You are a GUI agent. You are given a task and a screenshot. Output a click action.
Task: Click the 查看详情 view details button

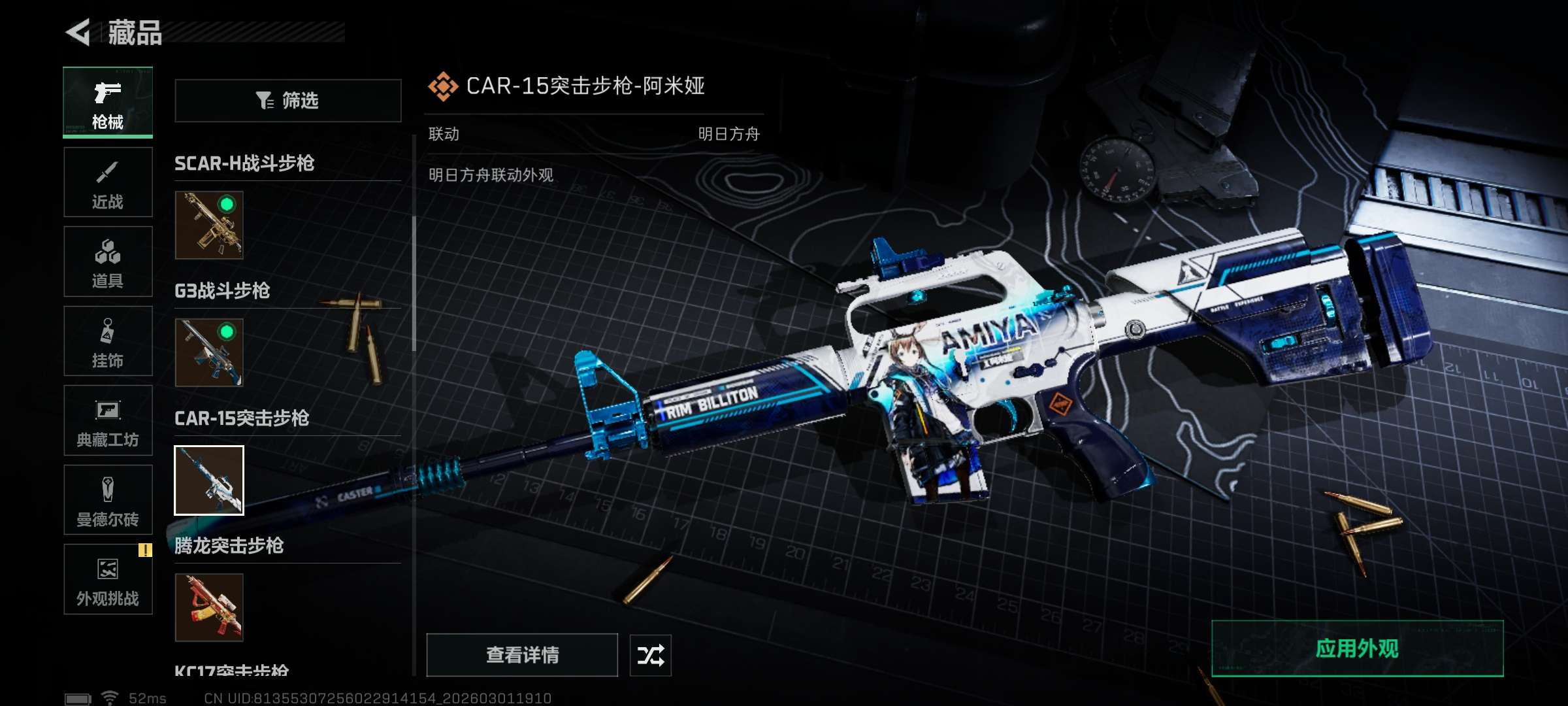(522, 655)
